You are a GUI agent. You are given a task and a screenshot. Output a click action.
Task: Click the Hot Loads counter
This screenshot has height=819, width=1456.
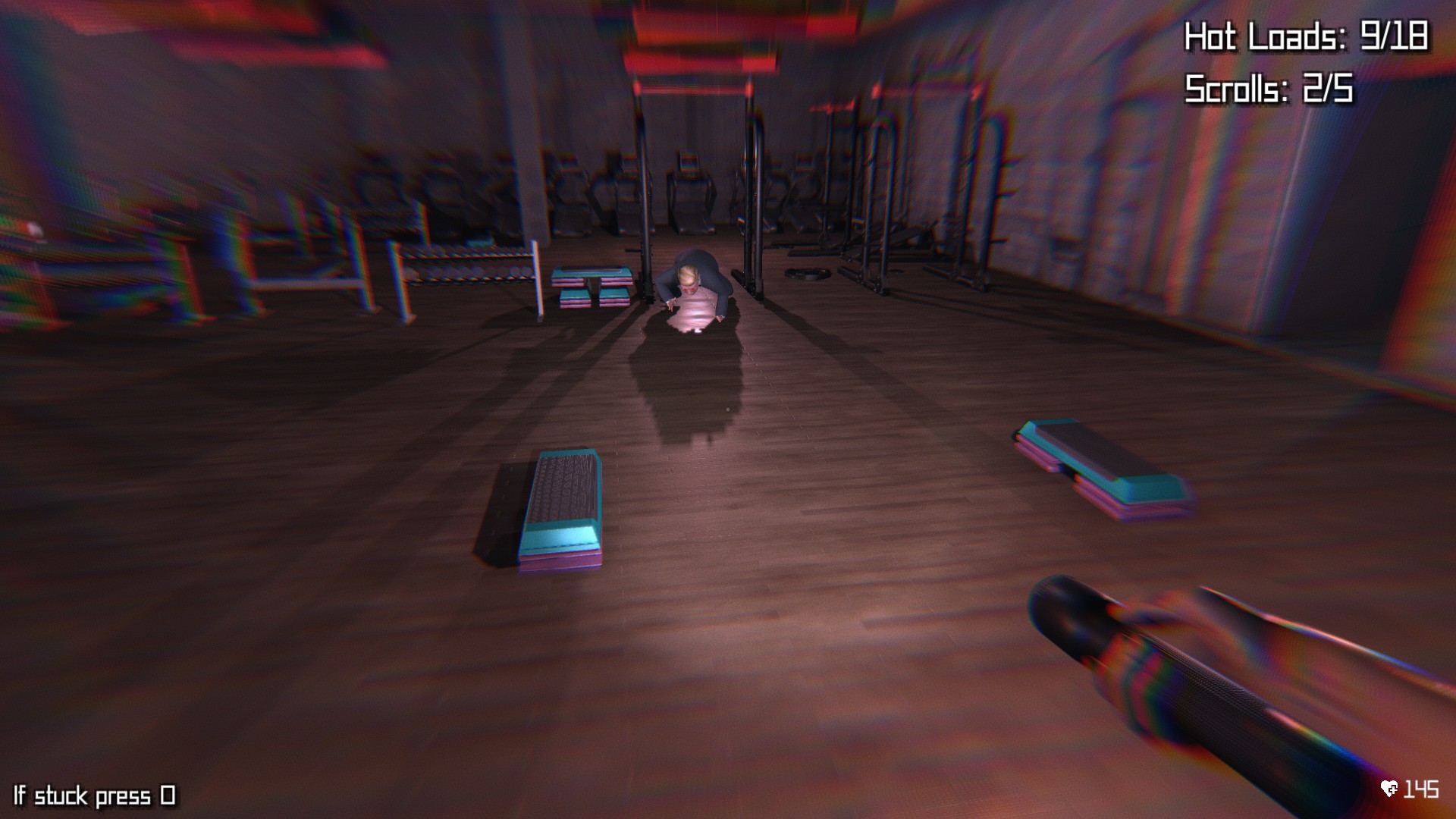tap(1308, 34)
